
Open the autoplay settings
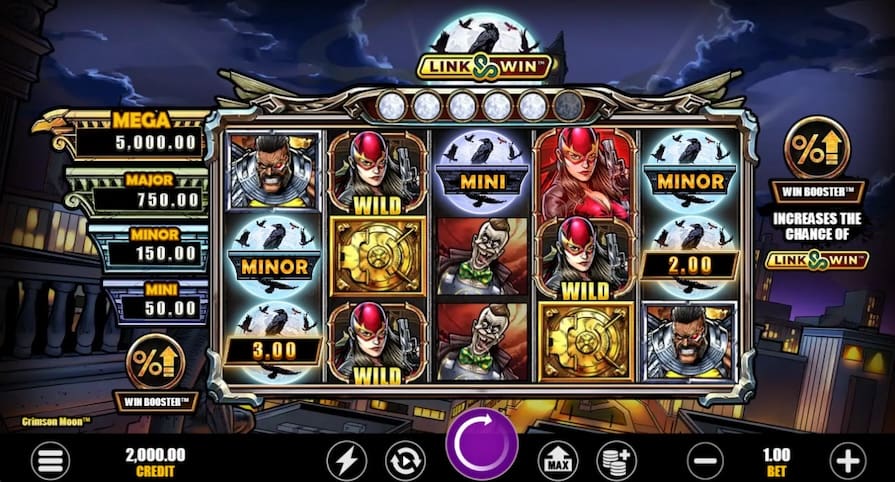click(405, 460)
